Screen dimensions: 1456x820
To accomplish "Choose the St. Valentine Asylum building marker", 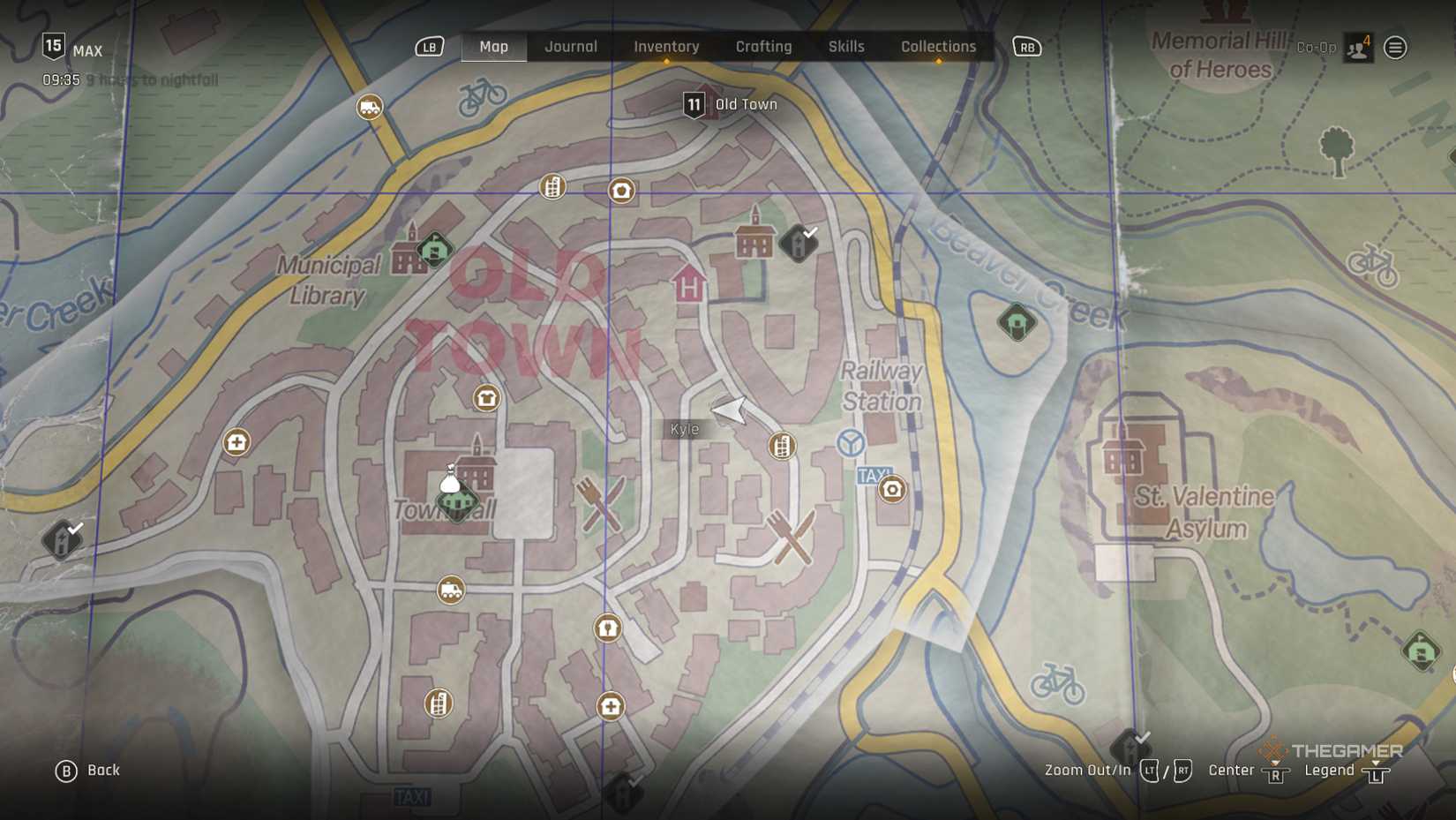I will [x=1122, y=455].
